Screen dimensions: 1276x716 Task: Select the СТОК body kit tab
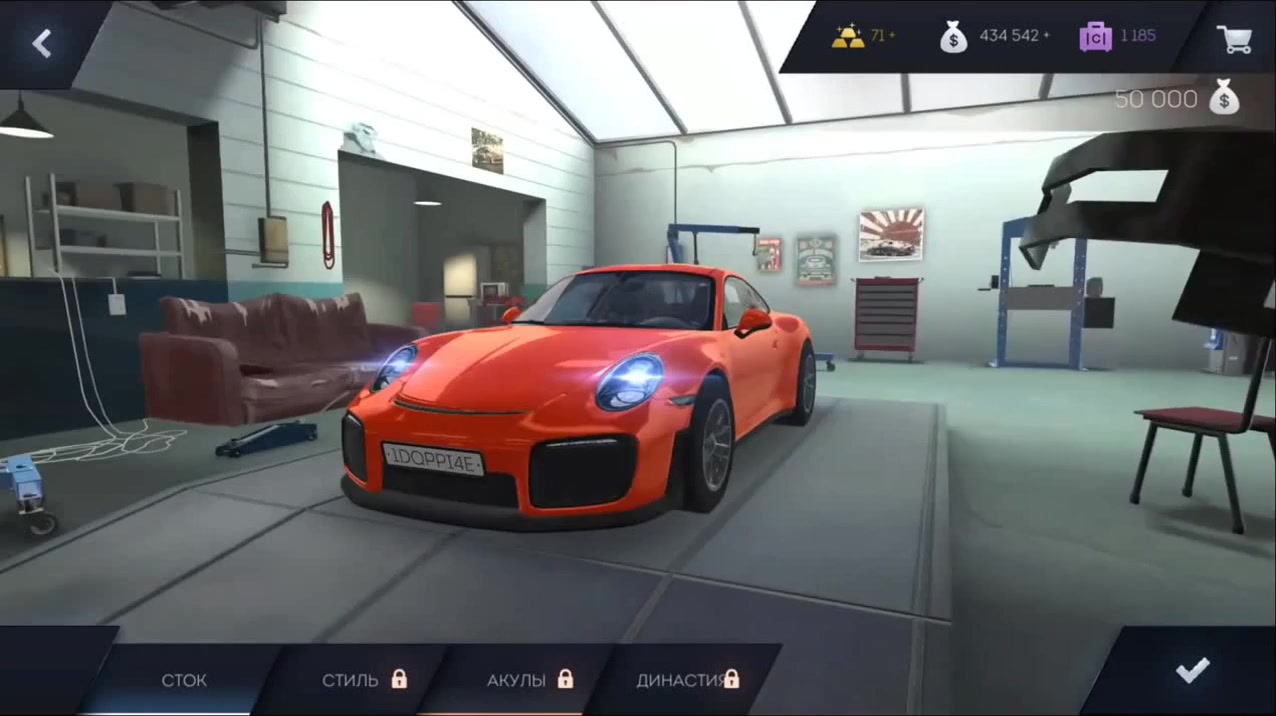[x=184, y=680]
